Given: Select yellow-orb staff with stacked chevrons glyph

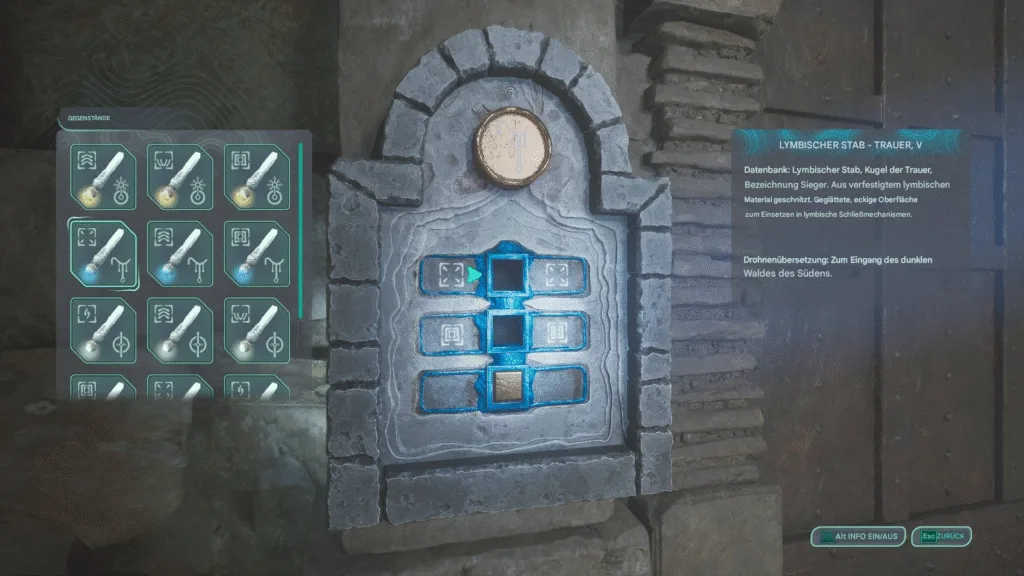Looking at the screenshot, I should pyautogui.click(x=101, y=175).
